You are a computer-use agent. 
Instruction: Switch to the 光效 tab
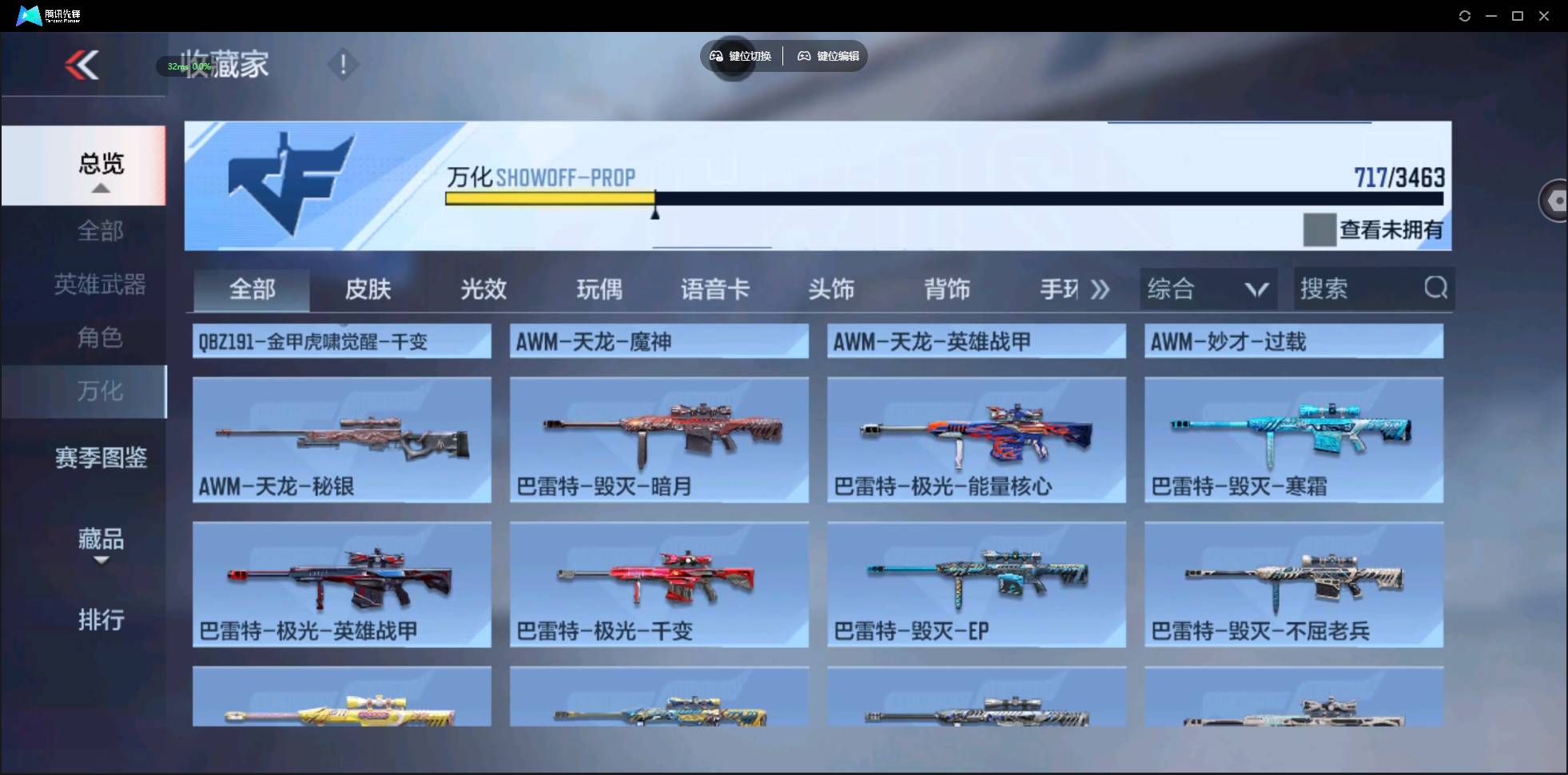point(484,289)
